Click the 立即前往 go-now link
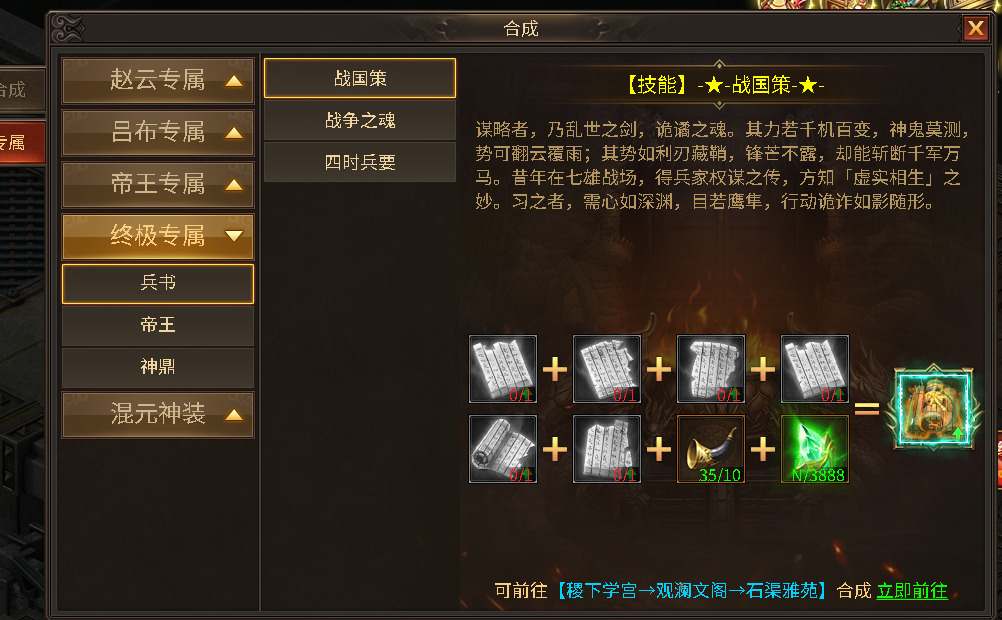 [912, 591]
